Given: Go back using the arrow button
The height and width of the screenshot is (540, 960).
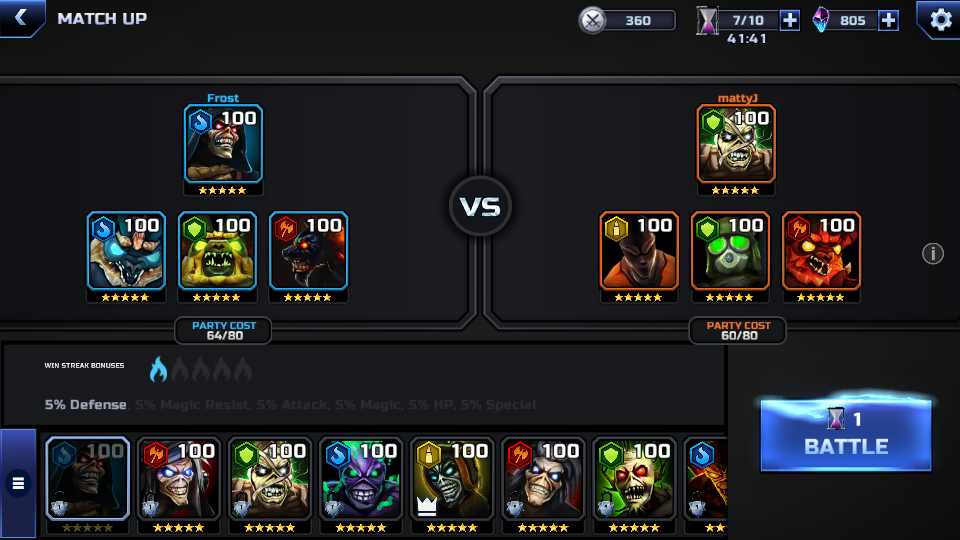Looking at the screenshot, I should tap(20, 18).
